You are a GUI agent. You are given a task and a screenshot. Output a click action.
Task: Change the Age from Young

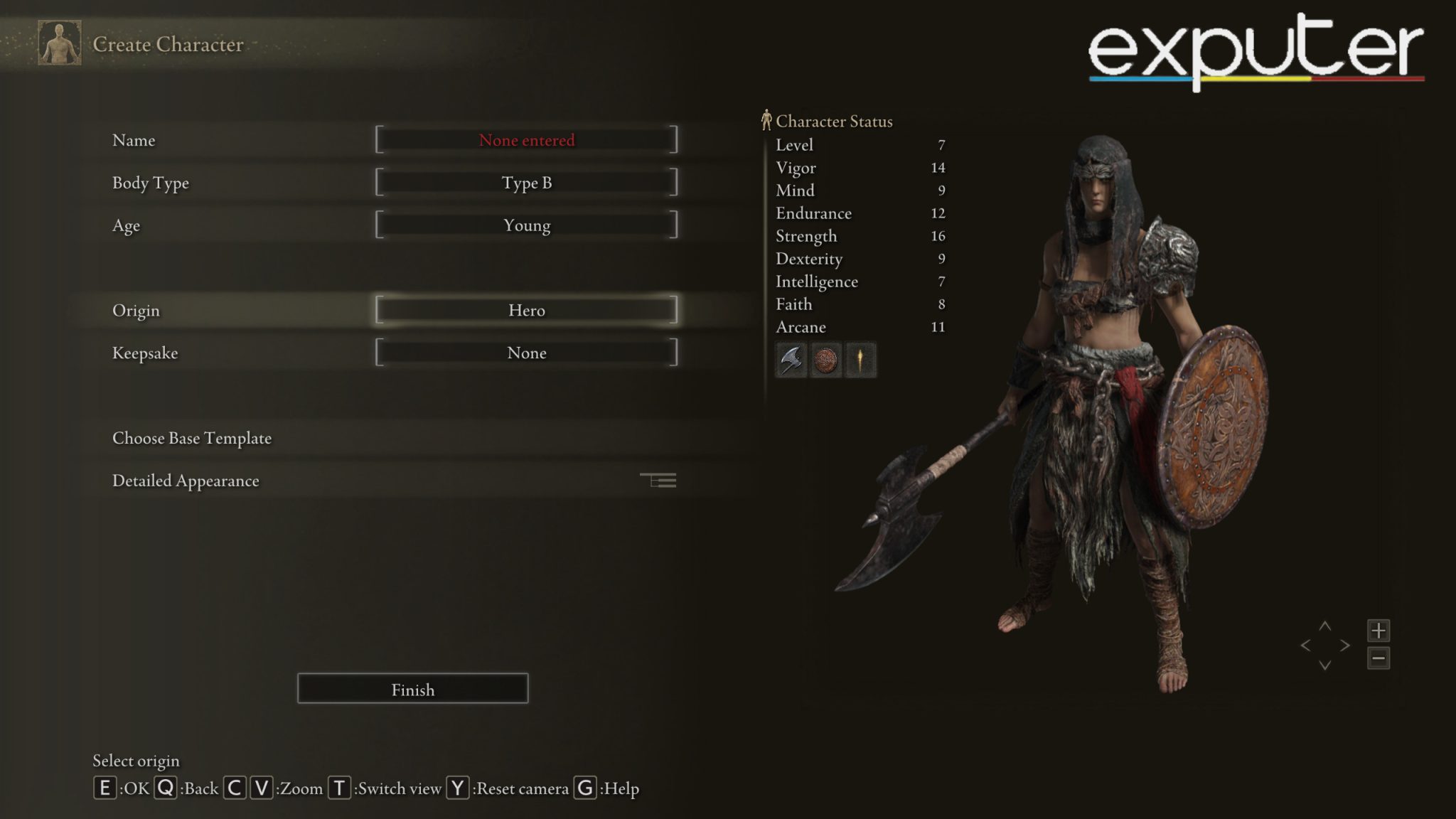coord(527,225)
